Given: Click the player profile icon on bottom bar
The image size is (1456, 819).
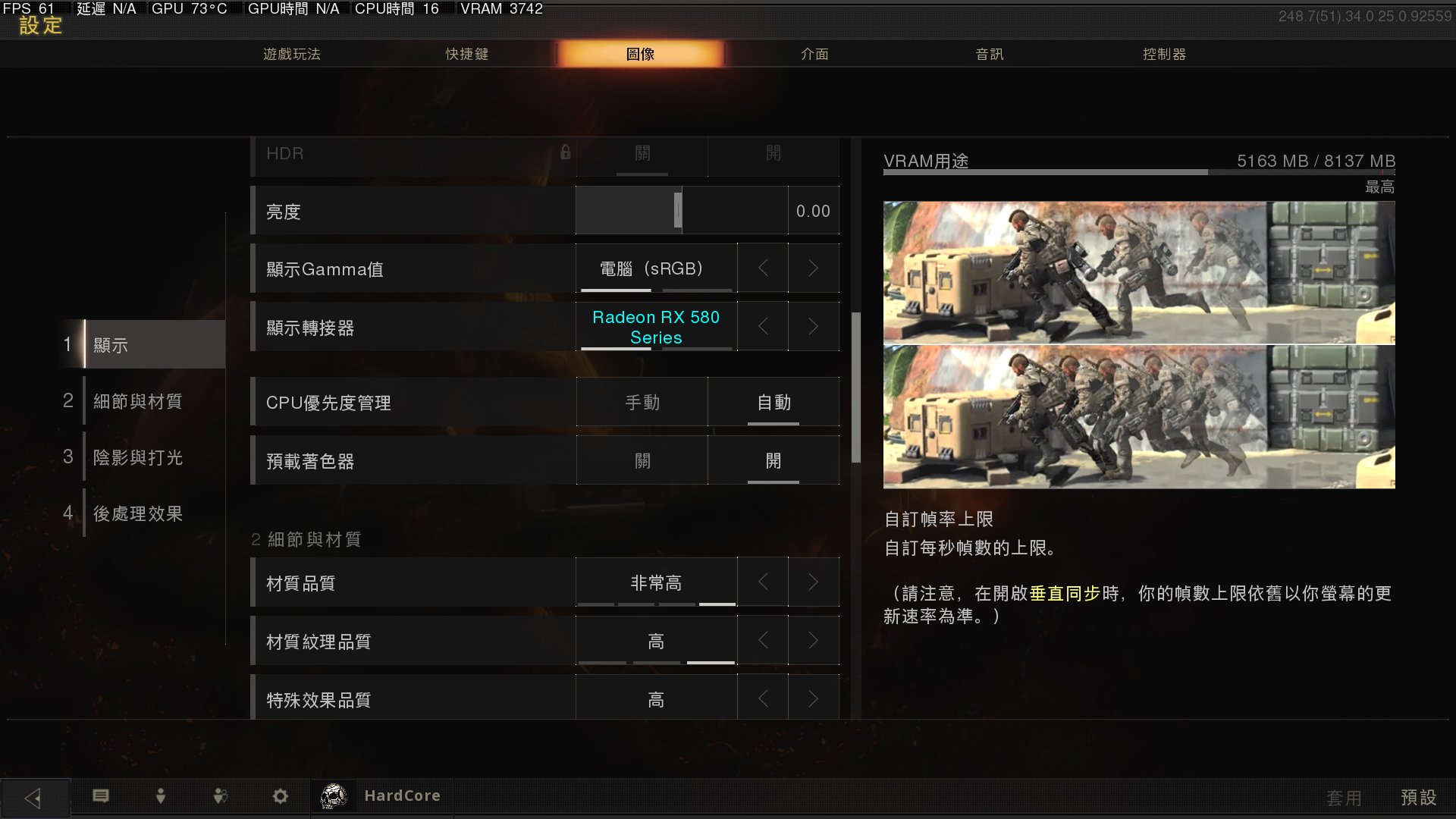Looking at the screenshot, I should click(160, 796).
